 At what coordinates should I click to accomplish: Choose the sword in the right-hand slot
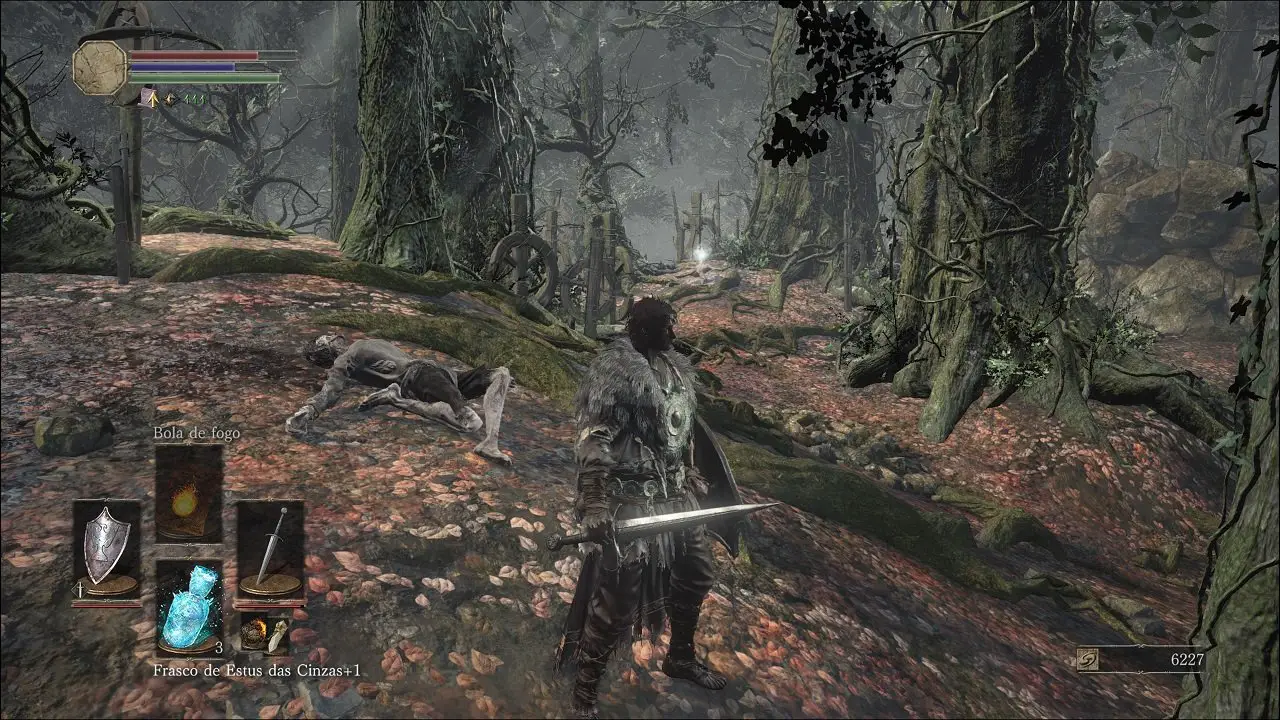[270, 548]
